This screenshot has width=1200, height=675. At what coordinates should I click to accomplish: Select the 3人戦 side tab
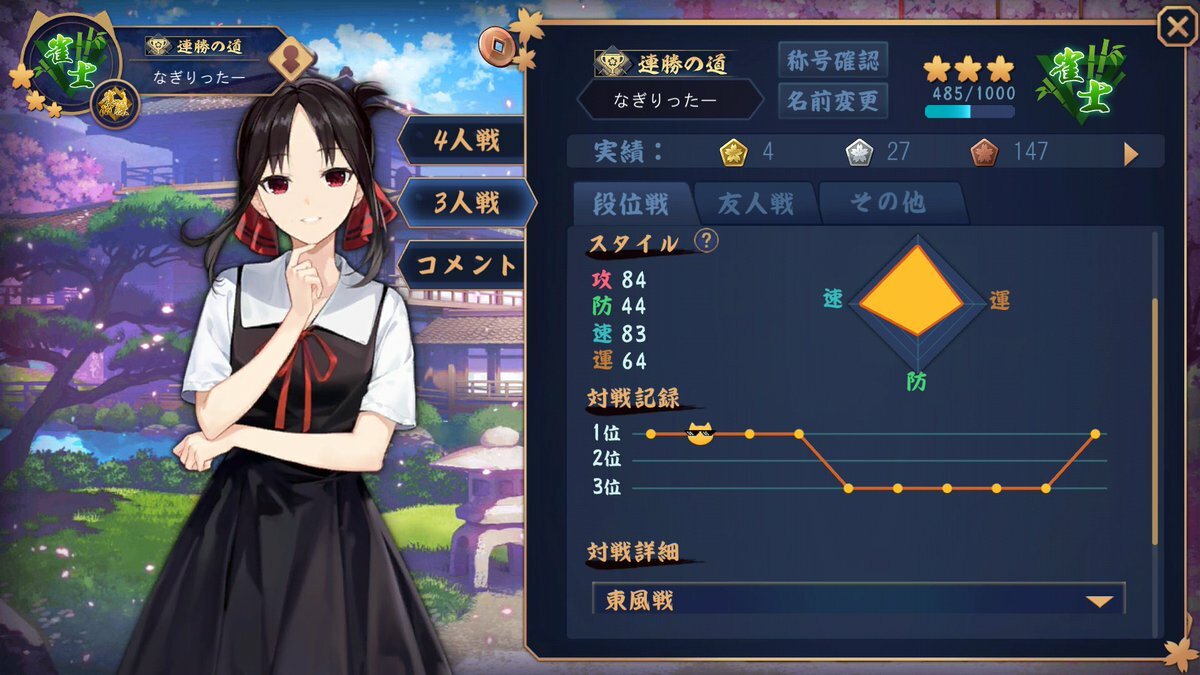[x=465, y=203]
